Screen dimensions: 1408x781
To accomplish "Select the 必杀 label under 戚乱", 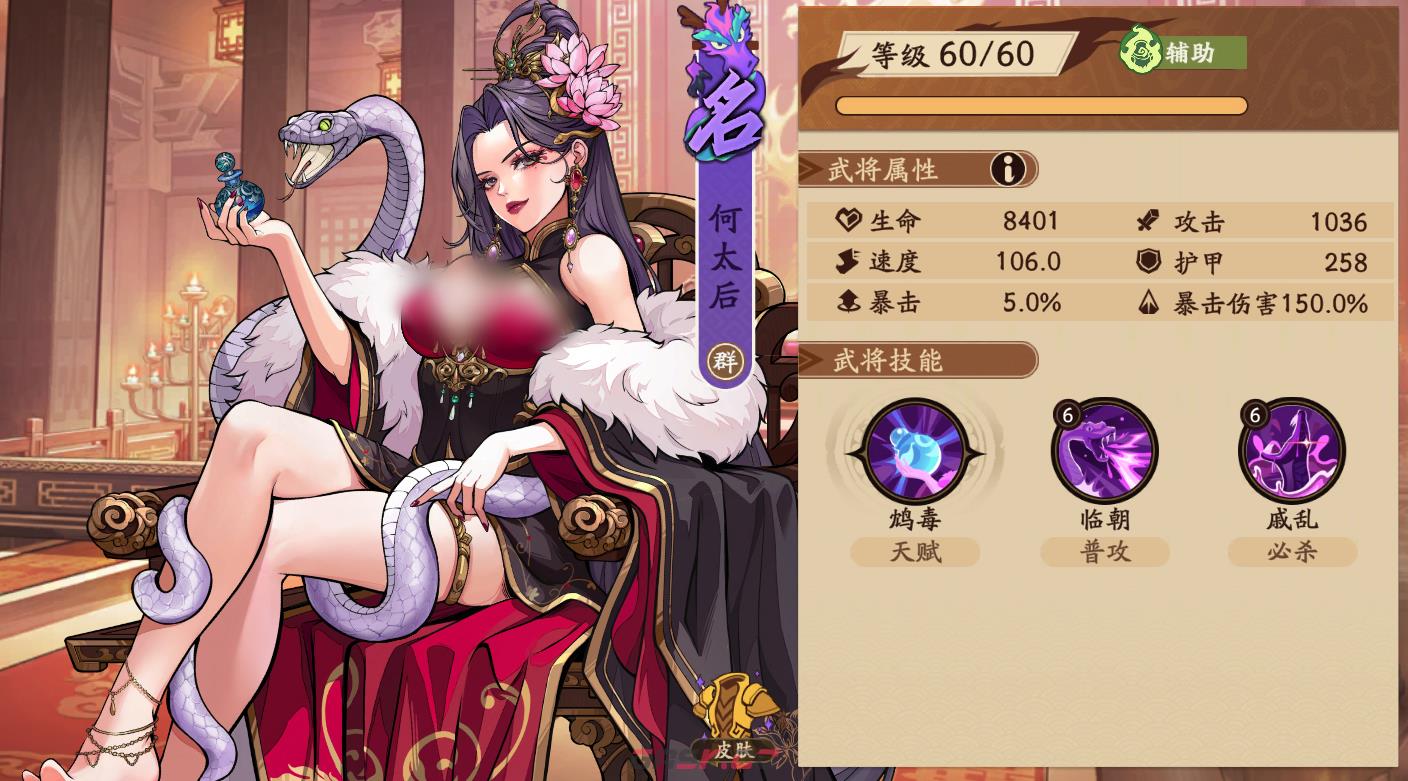I will [1292, 552].
